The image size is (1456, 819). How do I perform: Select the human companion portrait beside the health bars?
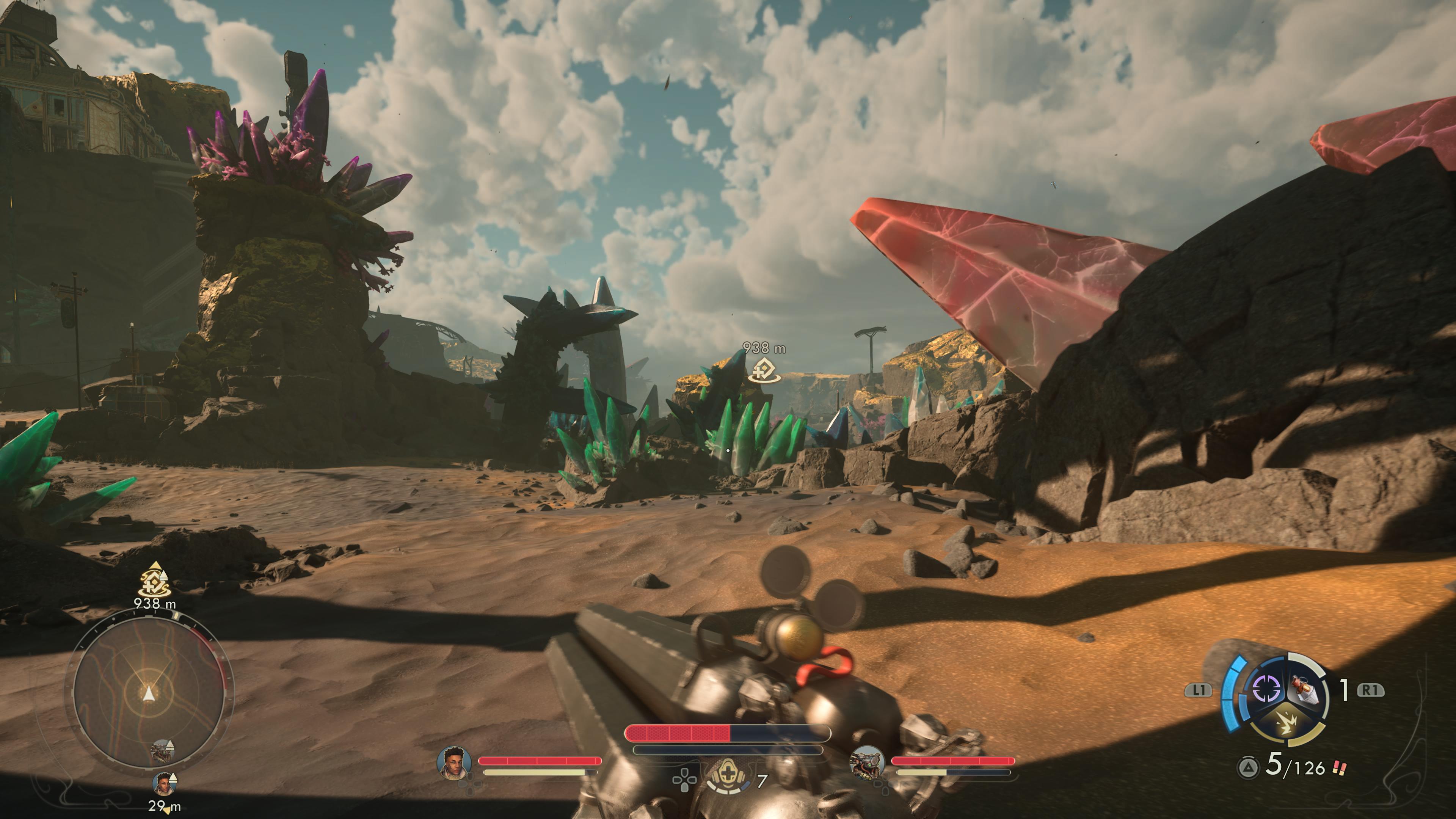coord(454,762)
